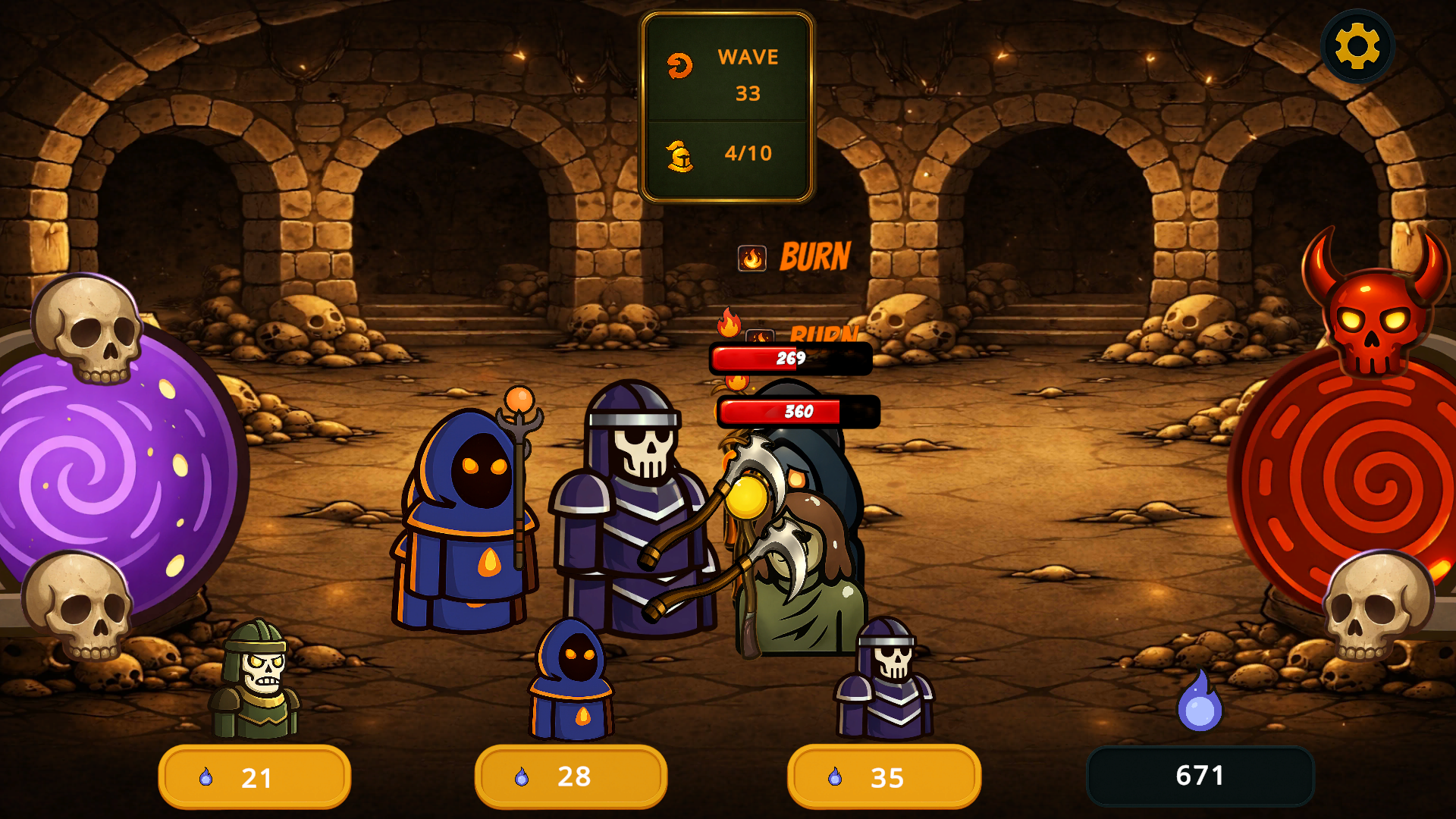The image size is (1456, 819).
Task: Click the wave restart arrow icon
Action: point(680,67)
